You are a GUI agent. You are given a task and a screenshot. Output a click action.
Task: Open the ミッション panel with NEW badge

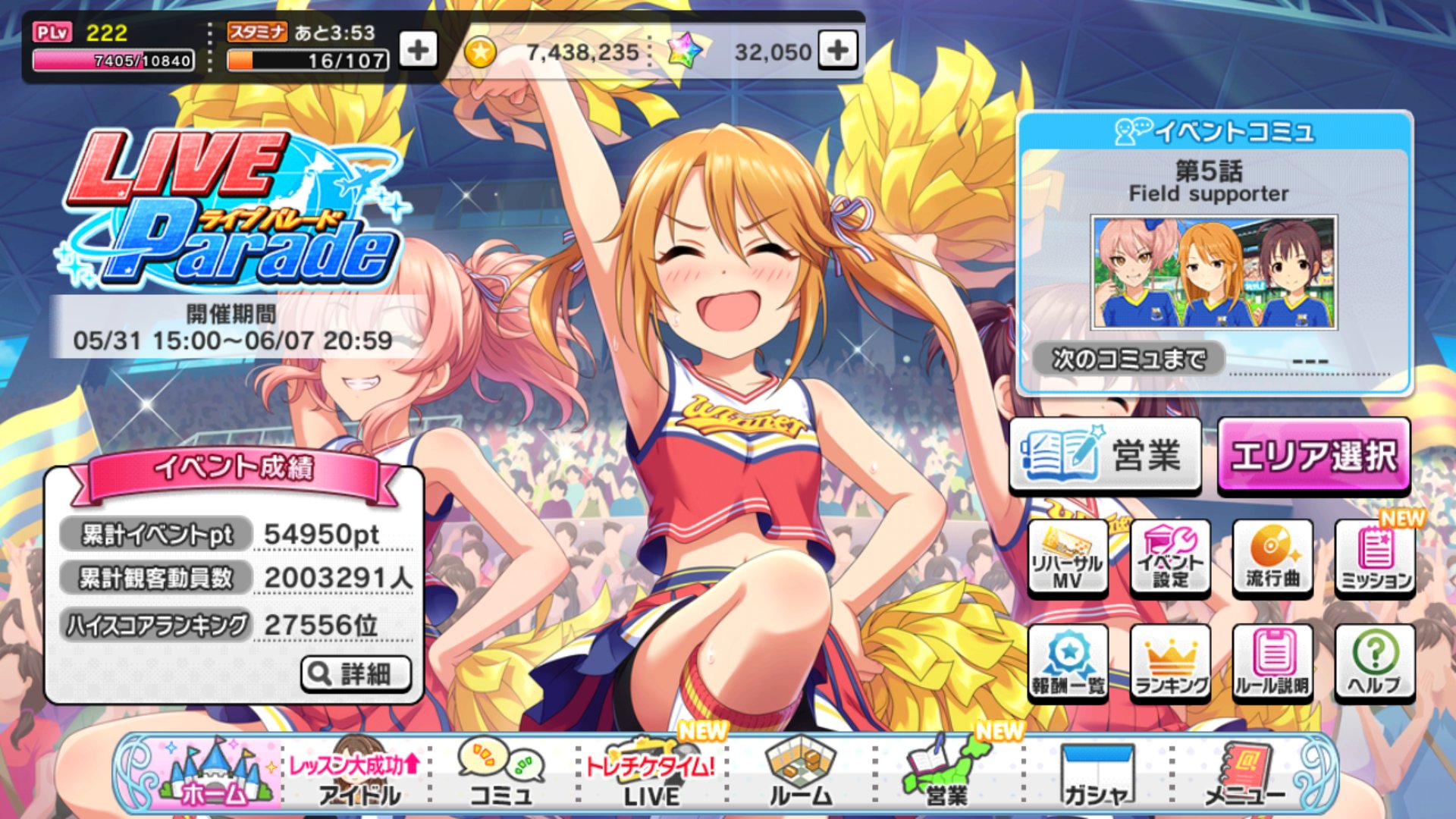(x=1376, y=557)
